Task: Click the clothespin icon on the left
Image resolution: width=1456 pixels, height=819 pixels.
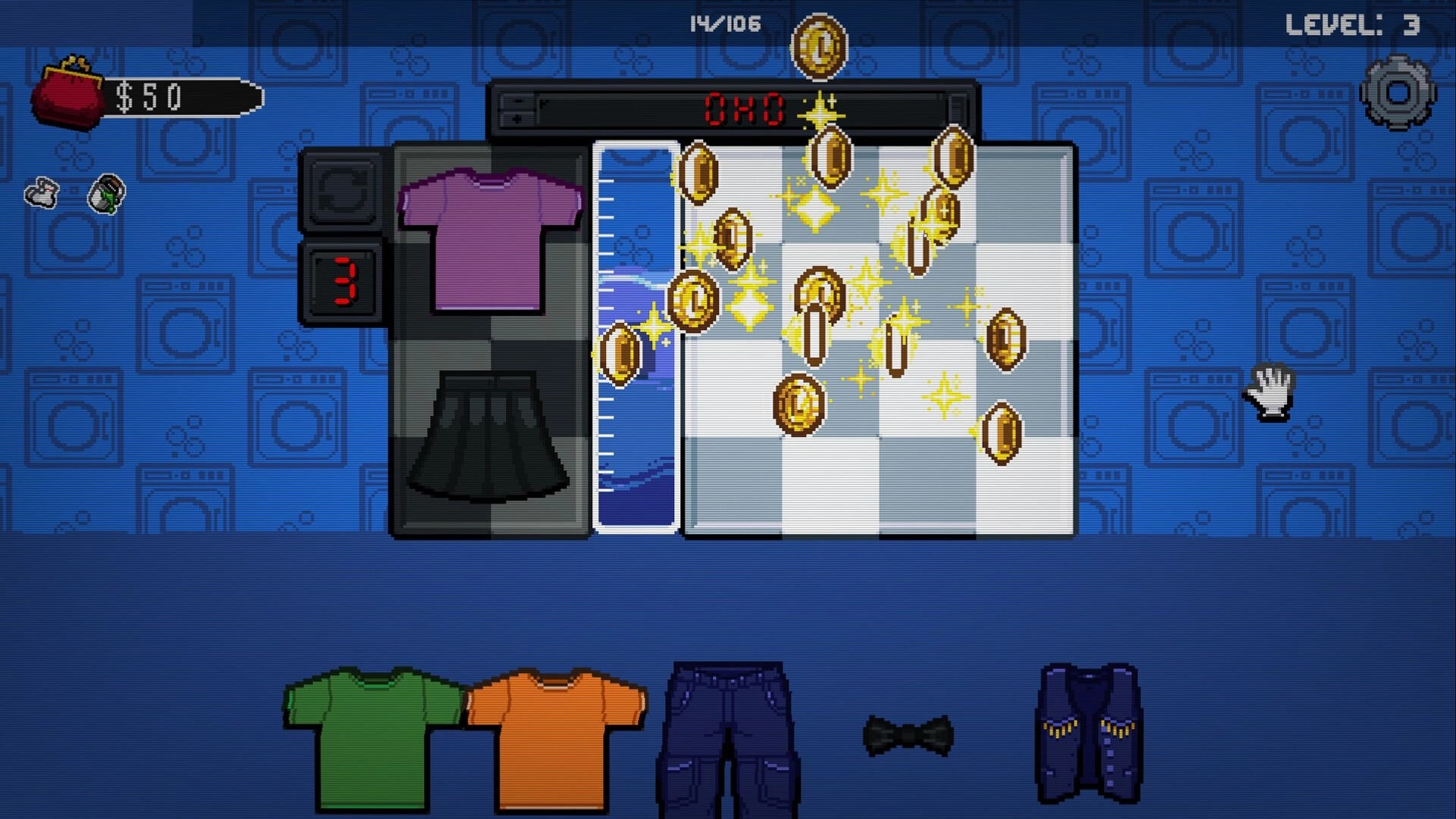Action: pyautogui.click(x=42, y=192)
